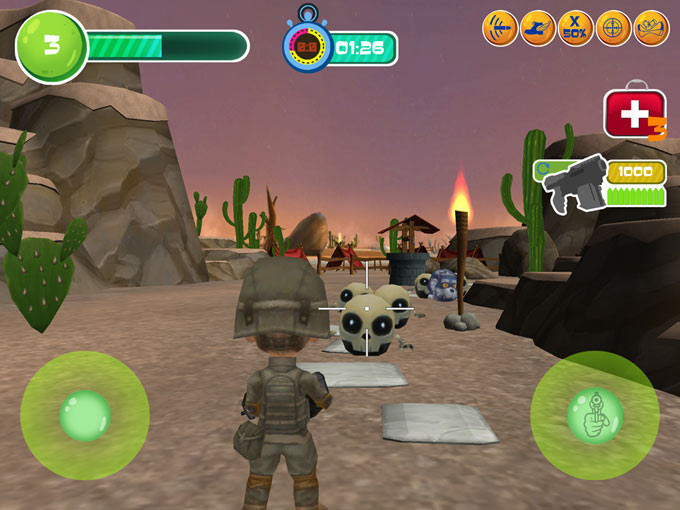Select the crosshair target power-up

(x=614, y=28)
